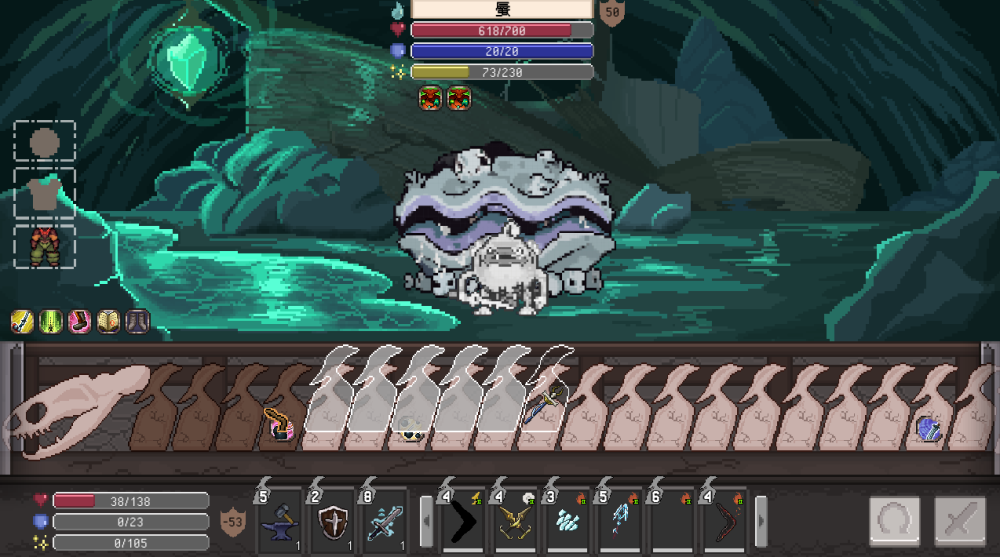Use the ice shards skill card

tap(566, 521)
